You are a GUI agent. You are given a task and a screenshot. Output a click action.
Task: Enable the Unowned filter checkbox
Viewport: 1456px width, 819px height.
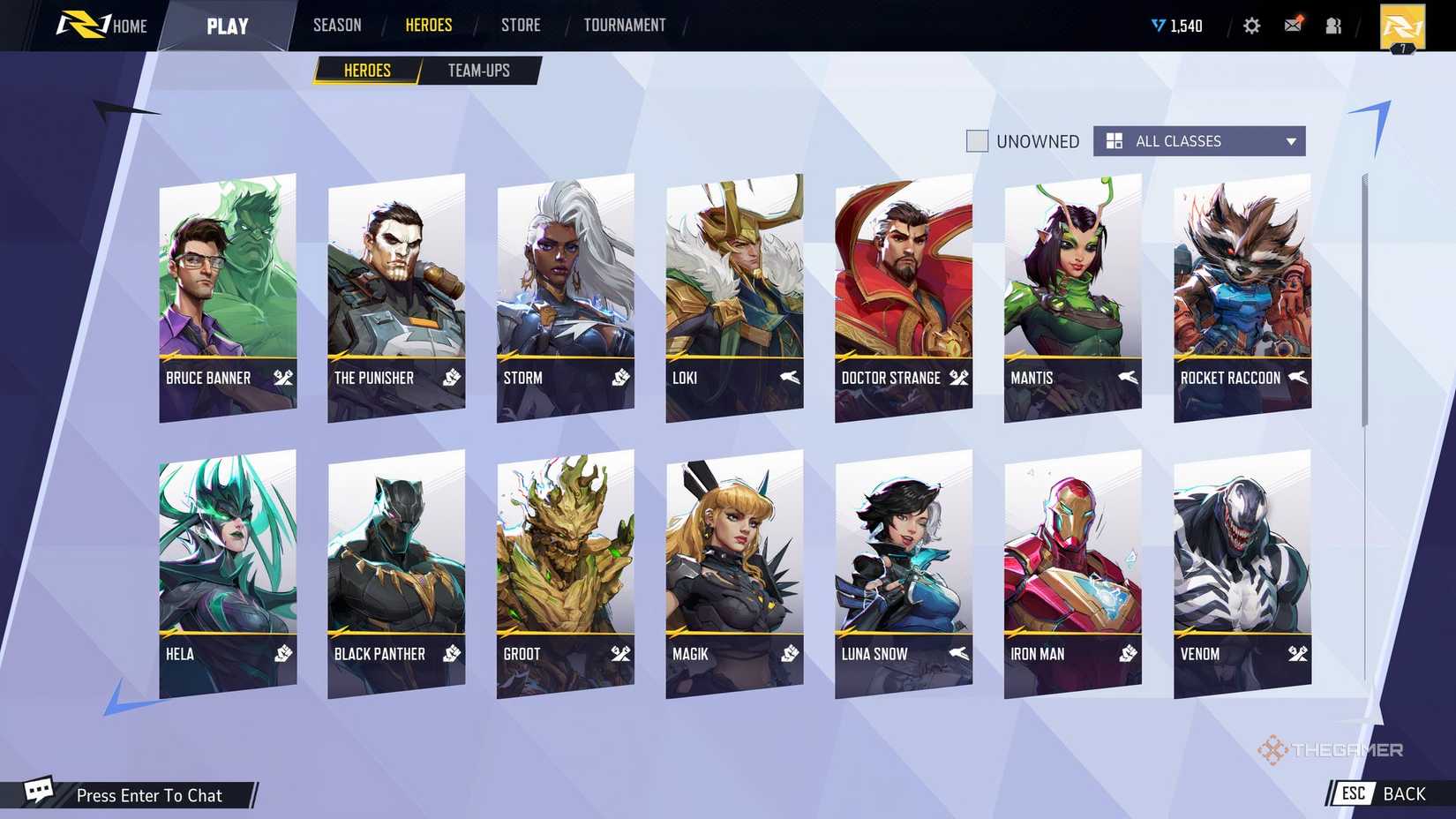[977, 141]
